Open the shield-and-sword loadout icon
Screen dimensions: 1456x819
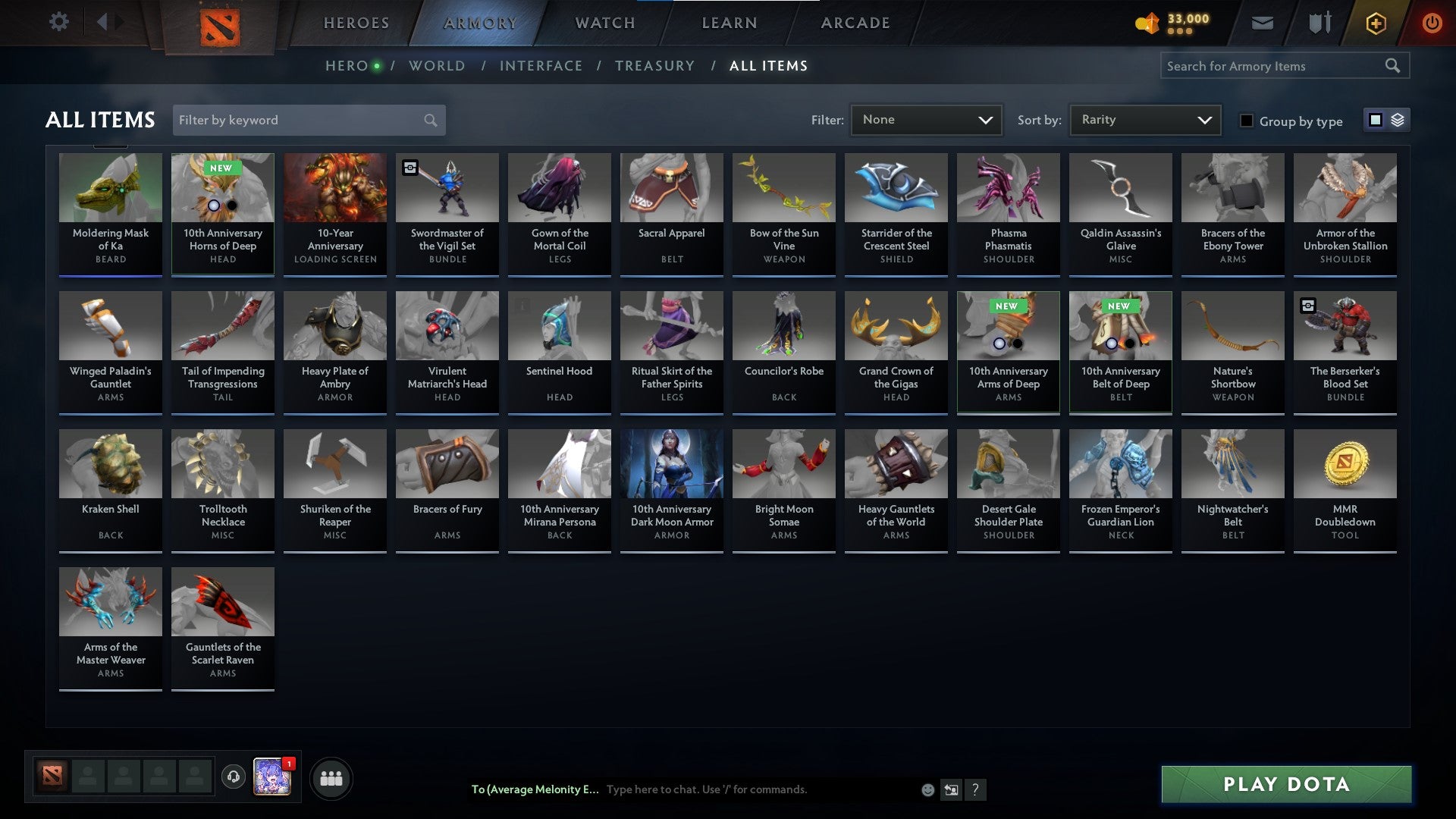pos(1319,22)
